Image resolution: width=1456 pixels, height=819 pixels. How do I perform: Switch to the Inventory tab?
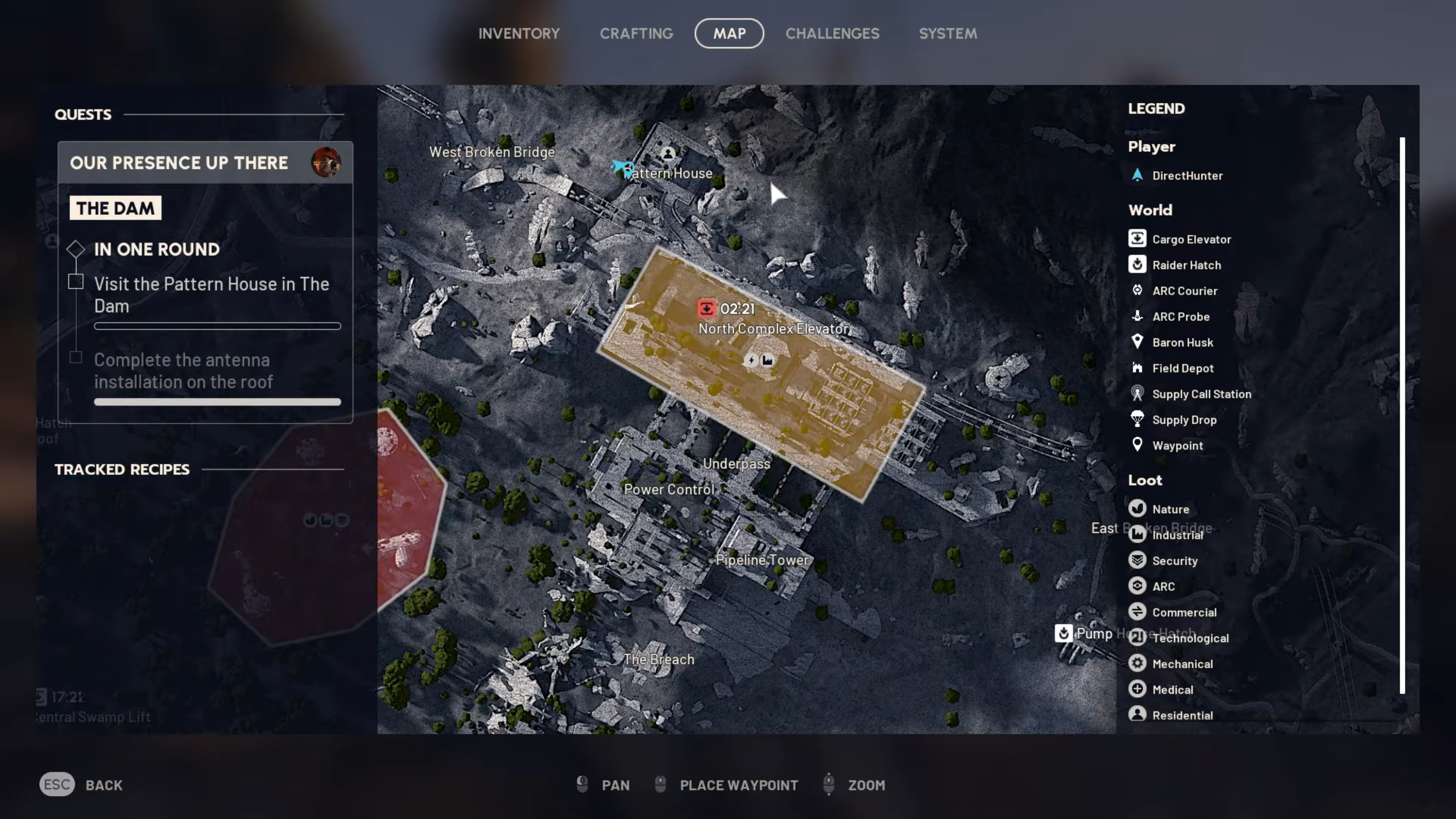(519, 34)
